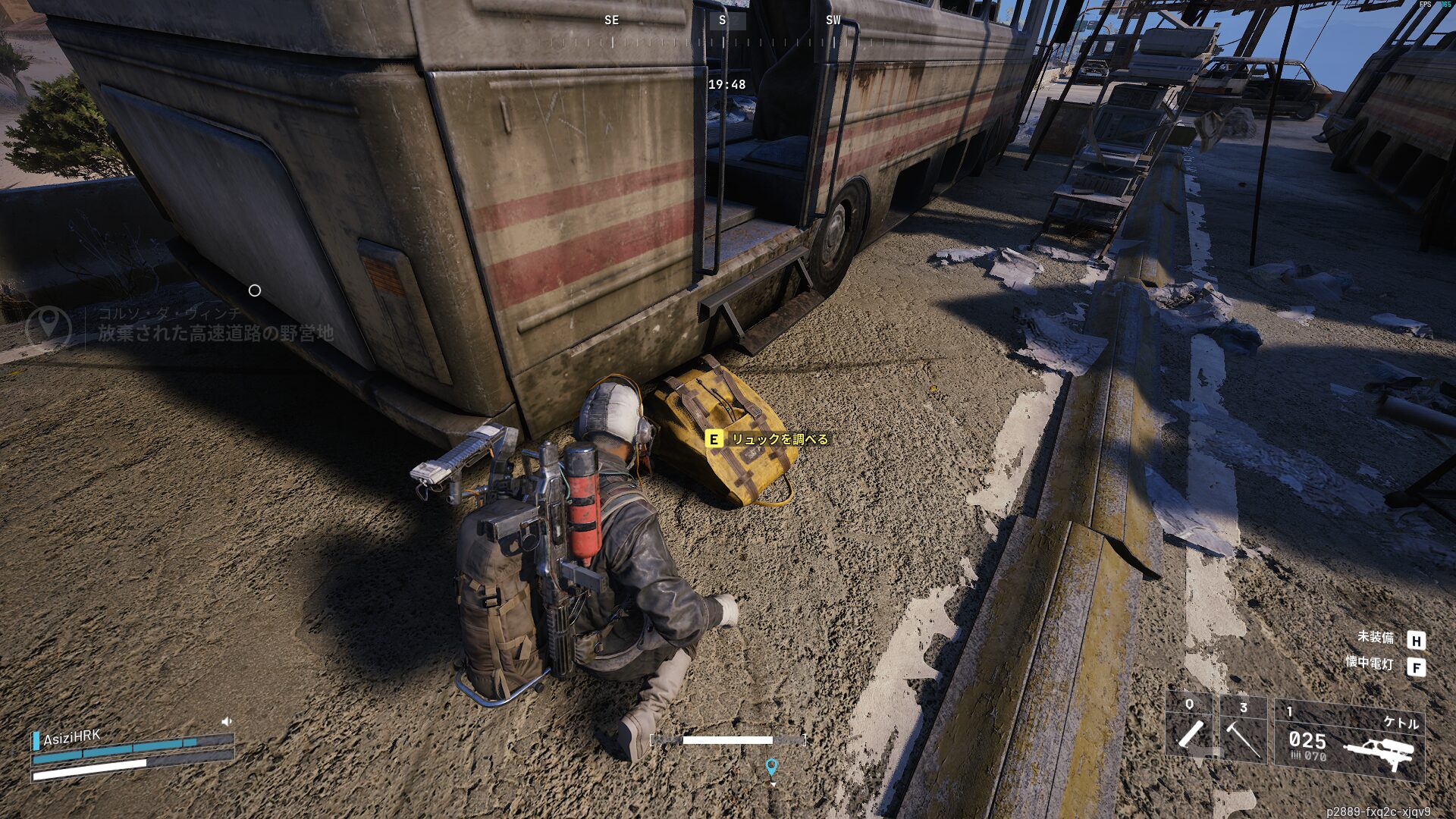The image size is (1456, 819).
Task: Click the compass strip heading S
Action: point(722,20)
